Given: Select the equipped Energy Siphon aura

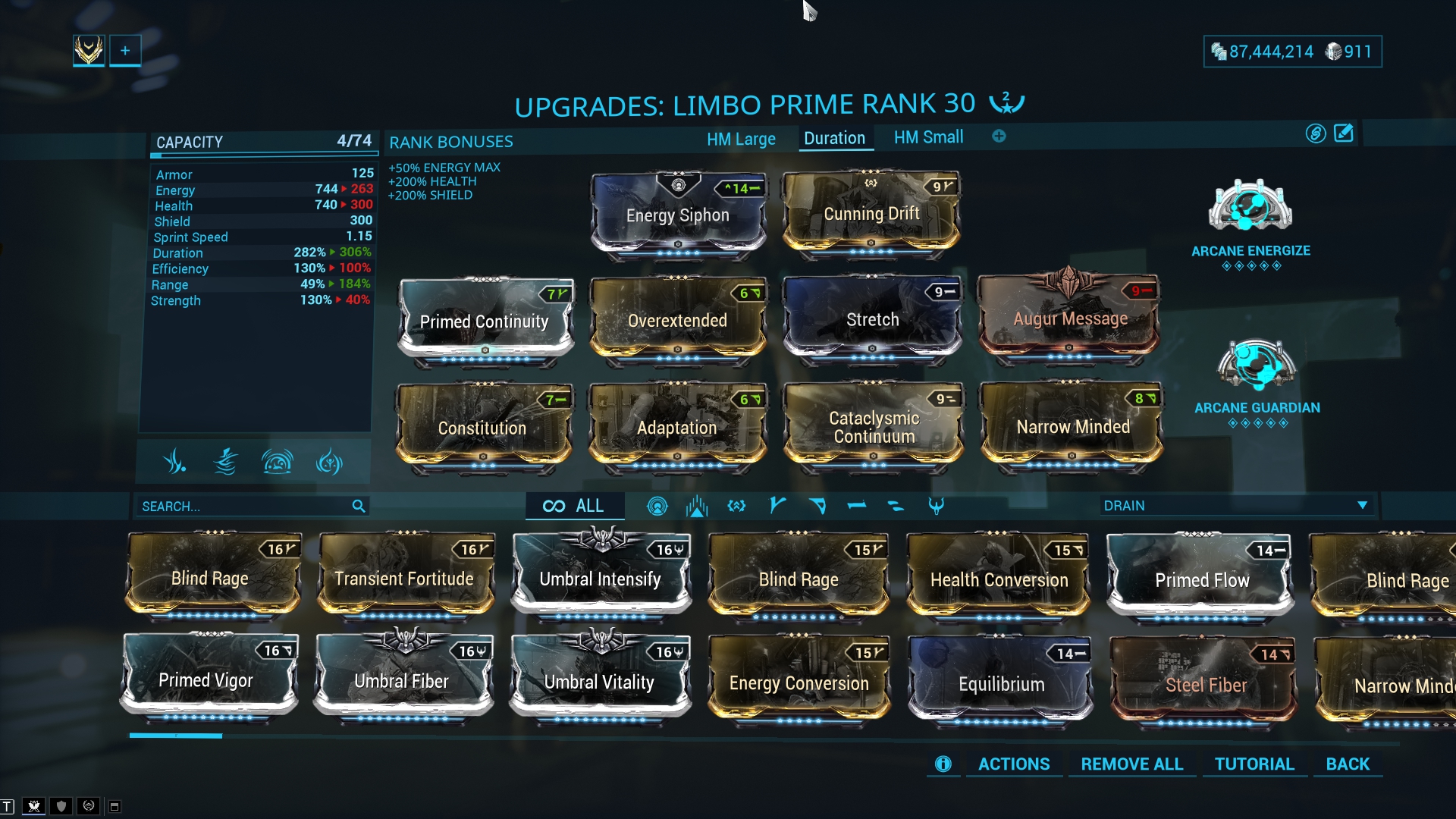Looking at the screenshot, I should (678, 215).
